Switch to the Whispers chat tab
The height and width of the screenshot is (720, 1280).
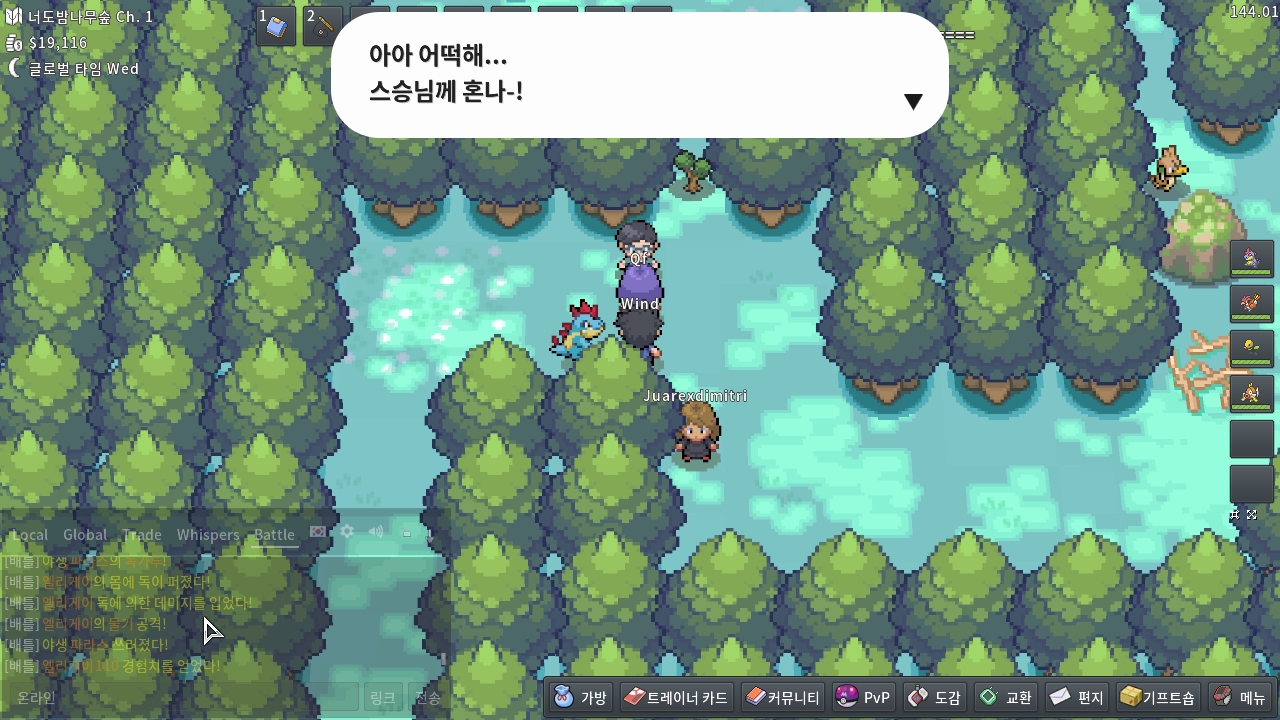(x=208, y=535)
